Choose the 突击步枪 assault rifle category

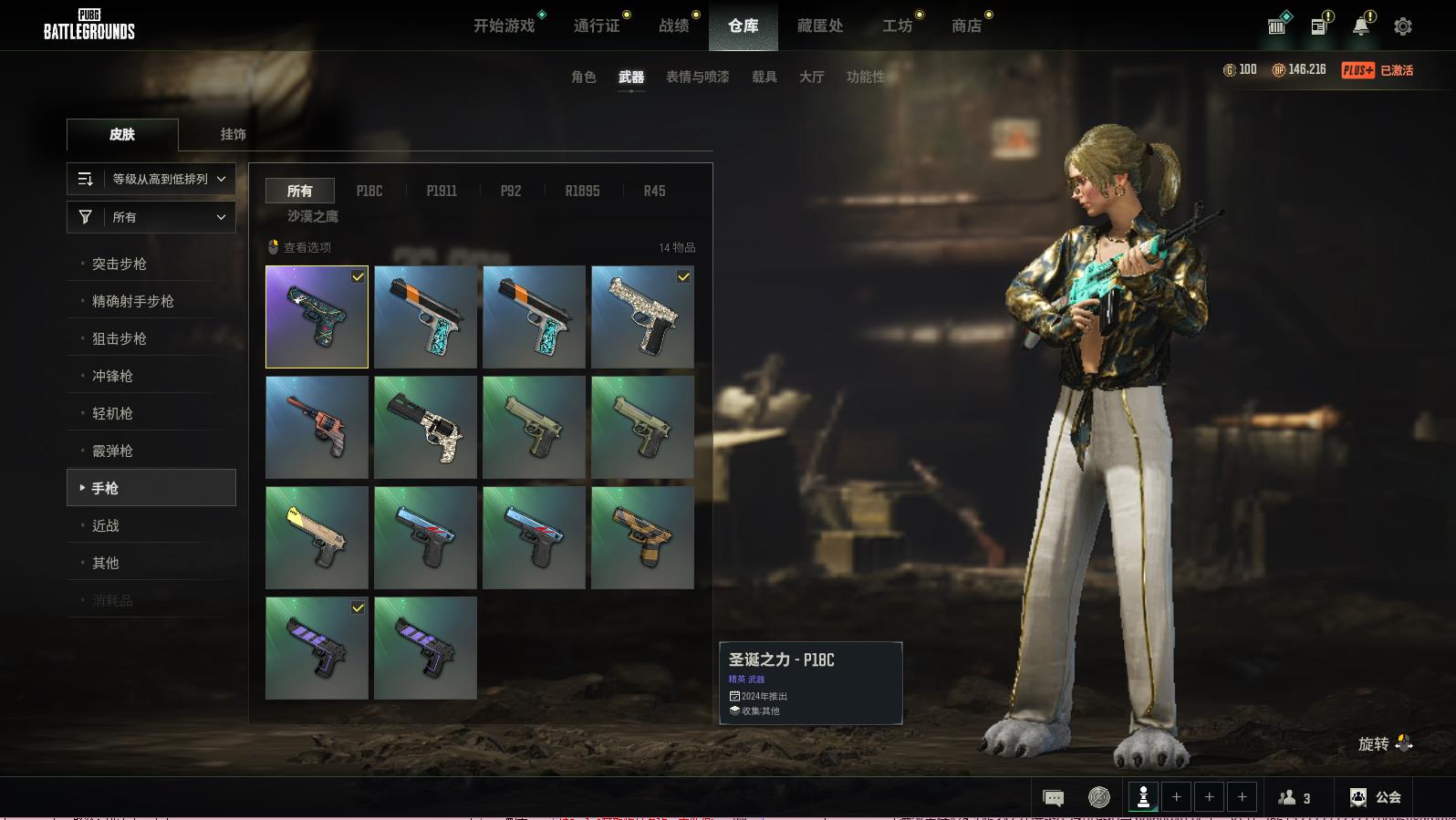point(119,264)
